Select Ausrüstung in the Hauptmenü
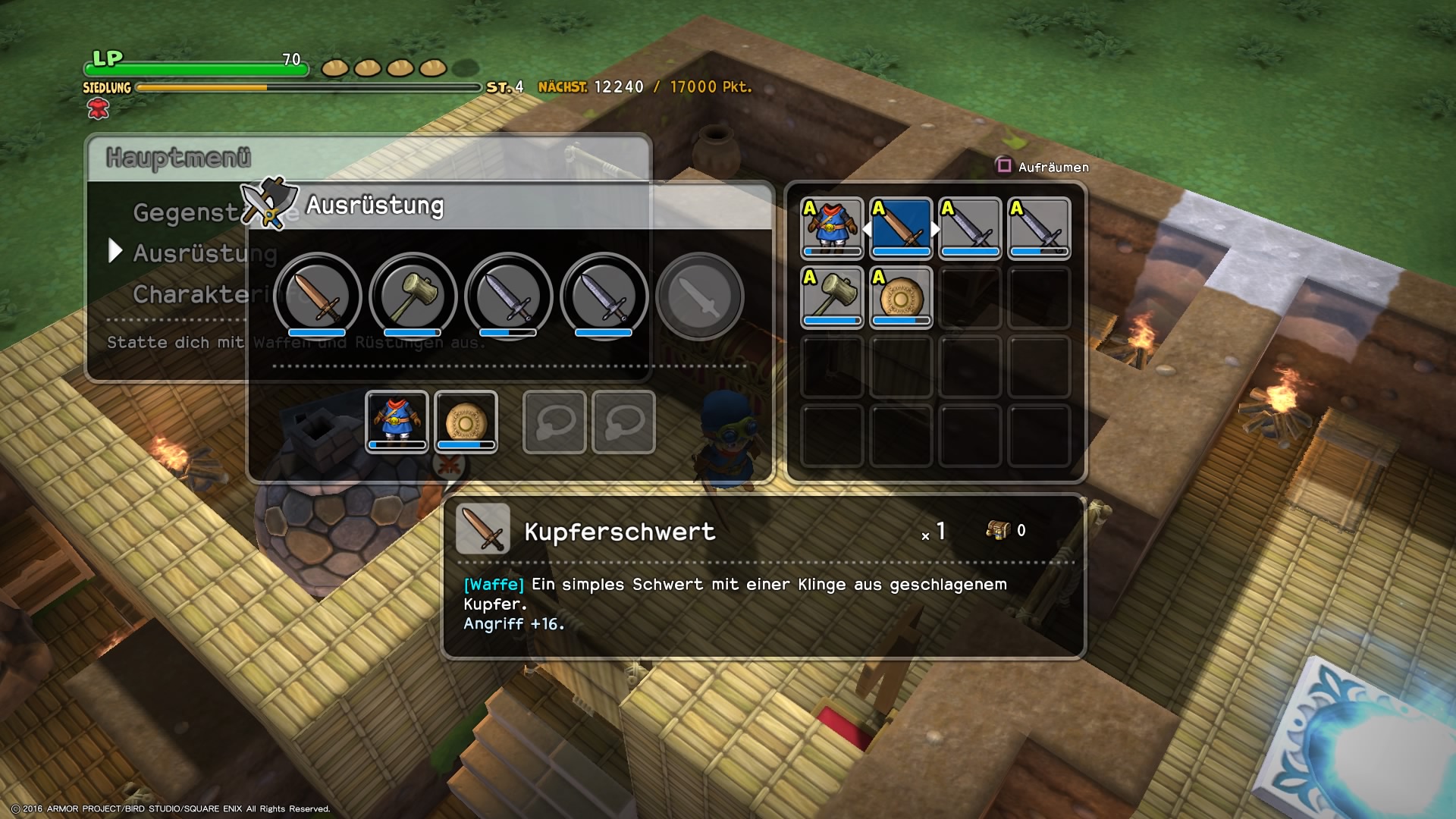 (x=193, y=253)
